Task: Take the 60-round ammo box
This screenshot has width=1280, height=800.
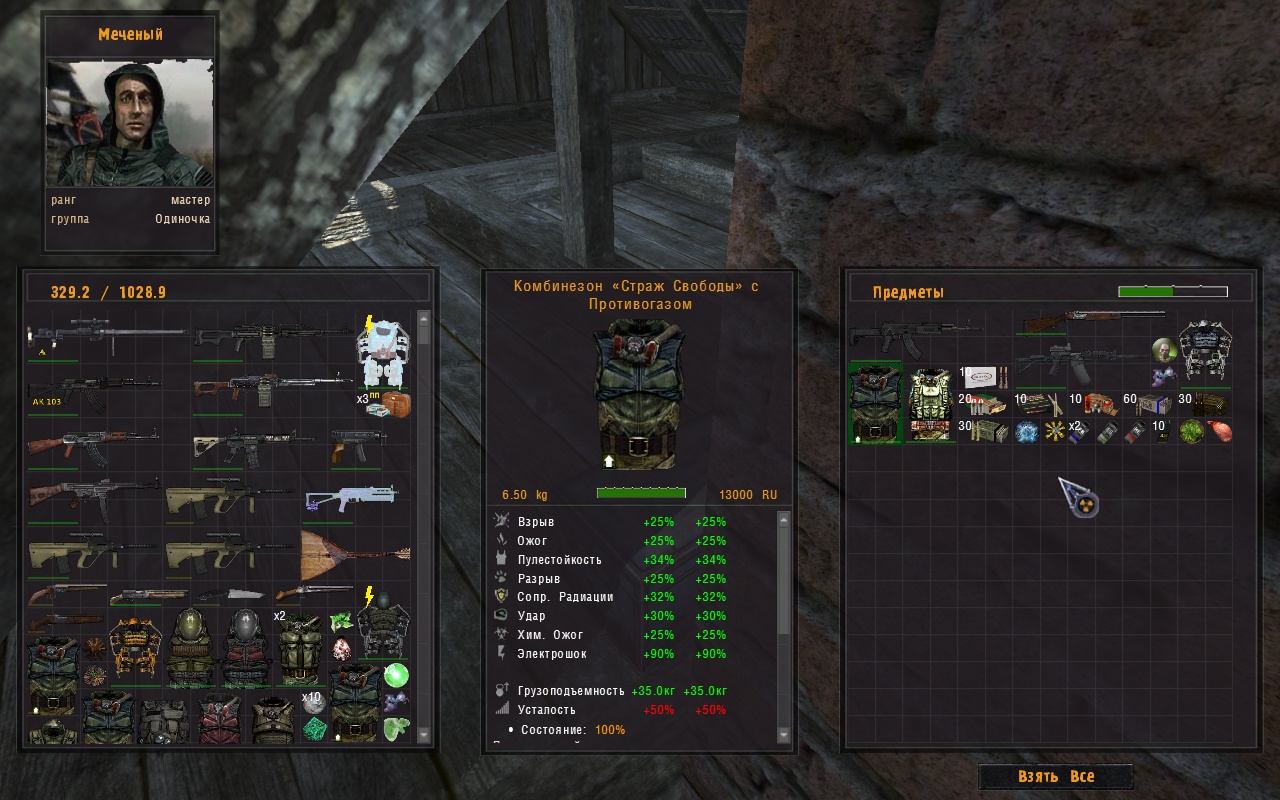Action: 1149,404
